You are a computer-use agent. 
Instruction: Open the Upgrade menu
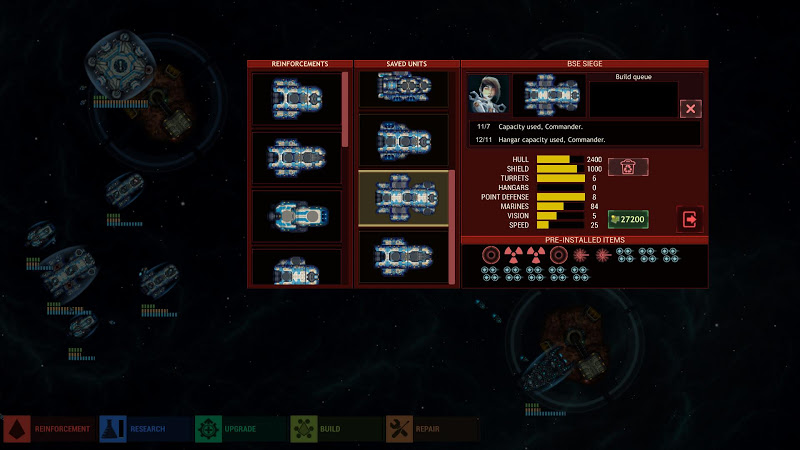pyautogui.click(x=240, y=429)
